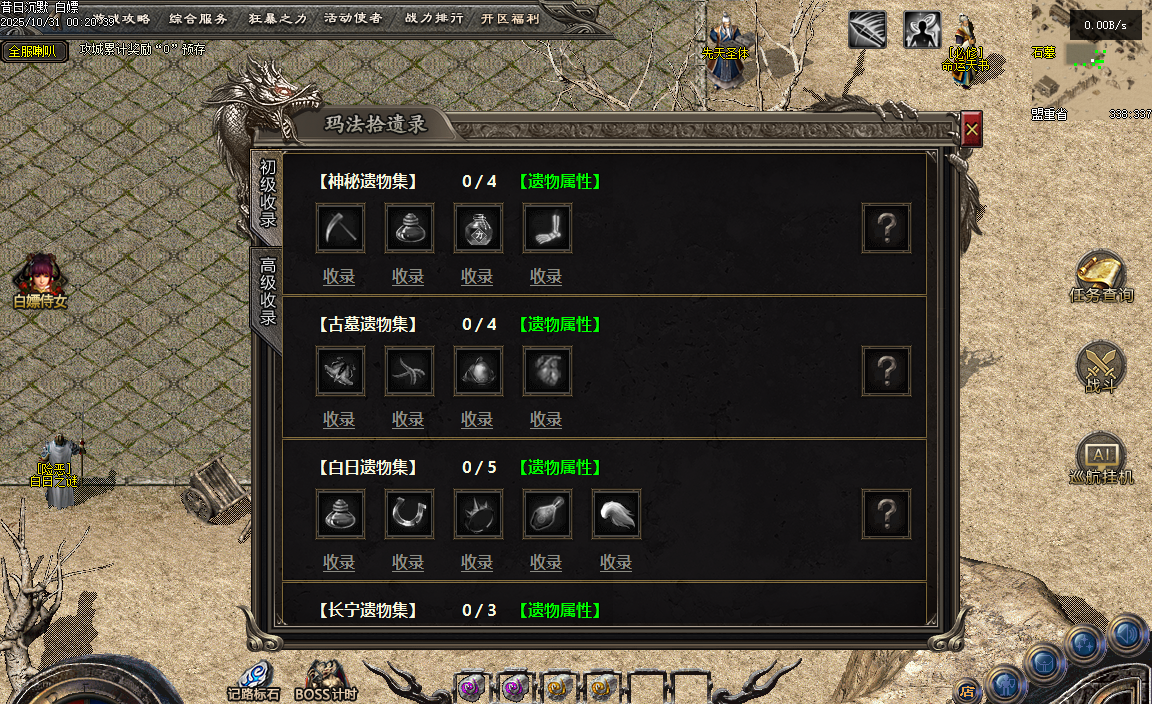View 遗物属性 for 神秘遗物集

click(x=559, y=181)
